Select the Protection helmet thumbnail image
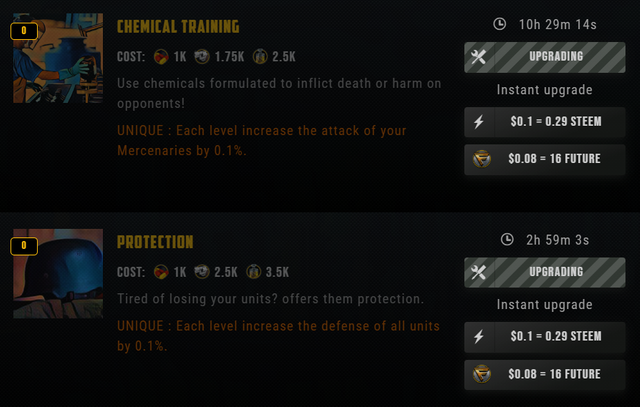 [x=58, y=272]
